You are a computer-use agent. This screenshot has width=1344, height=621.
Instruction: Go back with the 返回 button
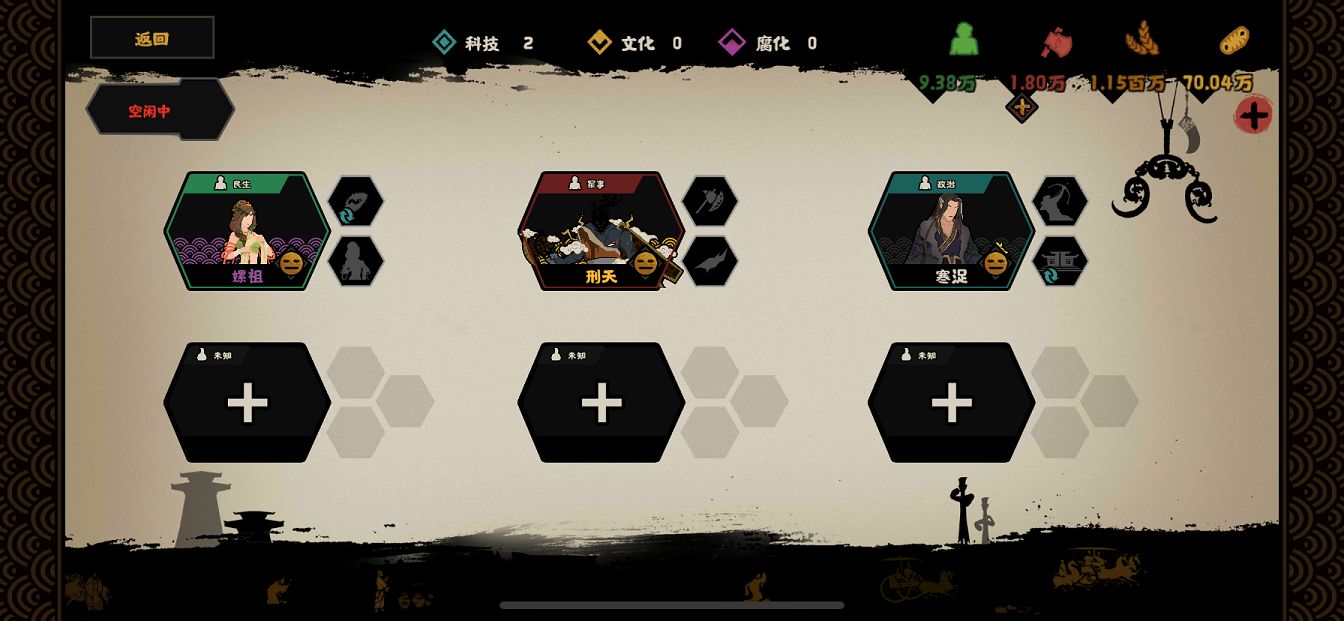[x=152, y=38]
